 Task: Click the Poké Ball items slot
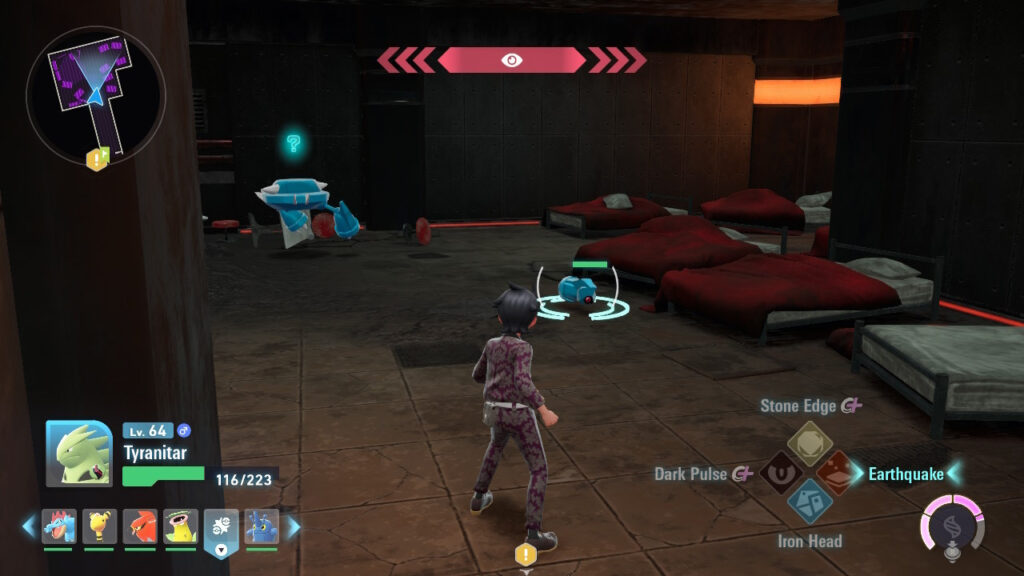click(221, 530)
